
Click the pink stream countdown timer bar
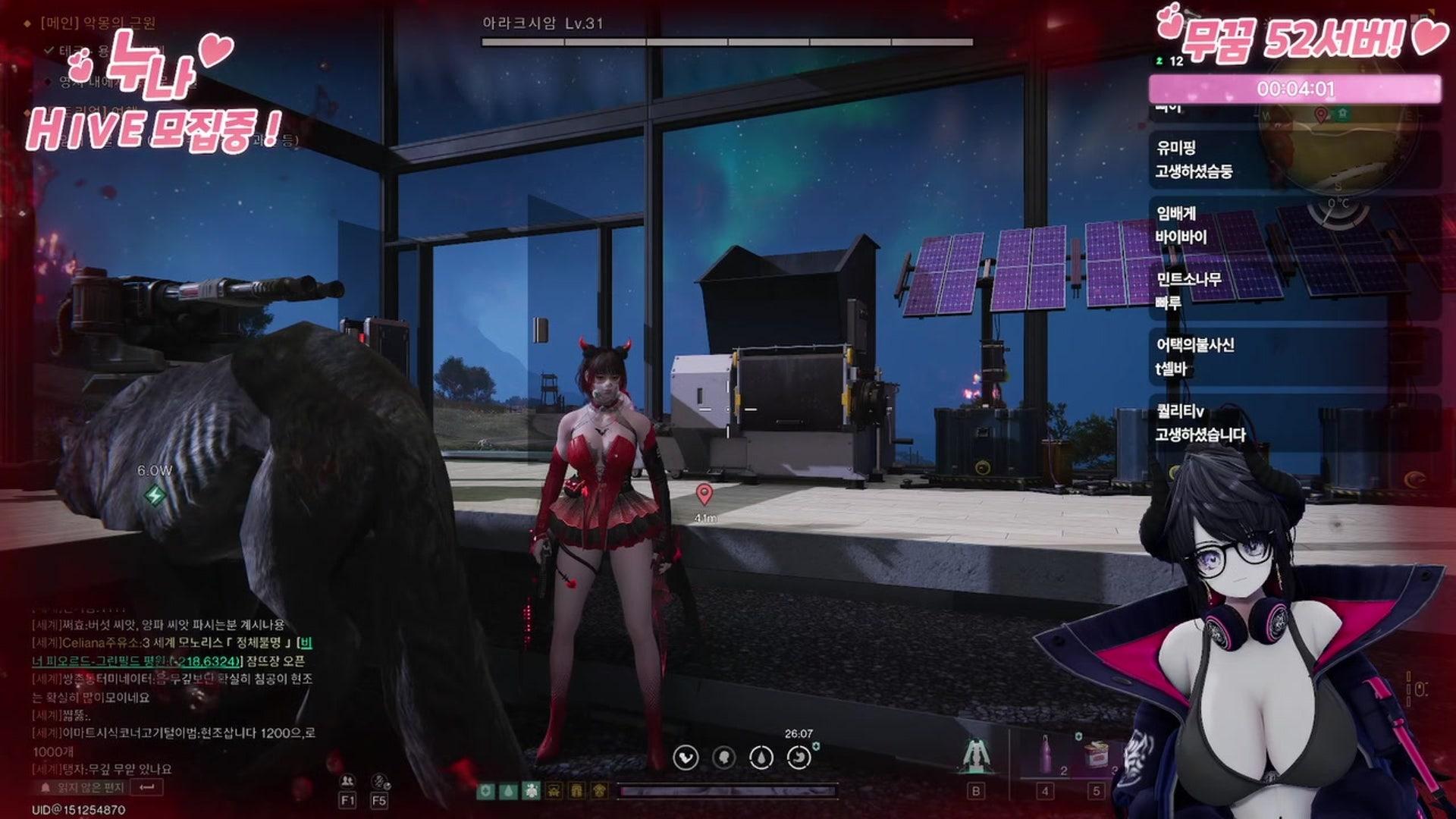[1294, 89]
